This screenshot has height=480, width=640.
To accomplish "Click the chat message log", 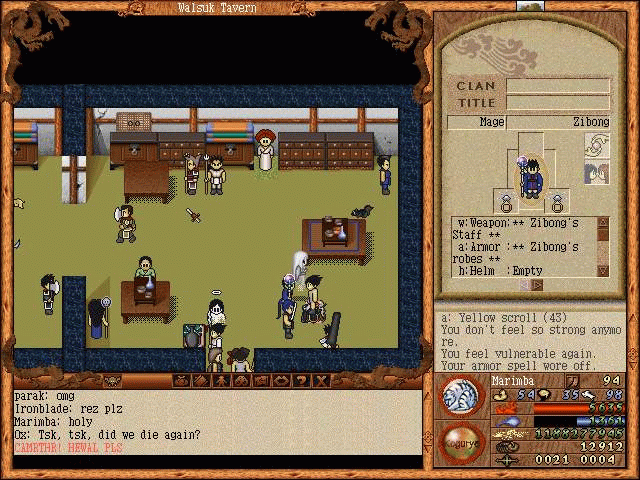I will tap(215, 421).
